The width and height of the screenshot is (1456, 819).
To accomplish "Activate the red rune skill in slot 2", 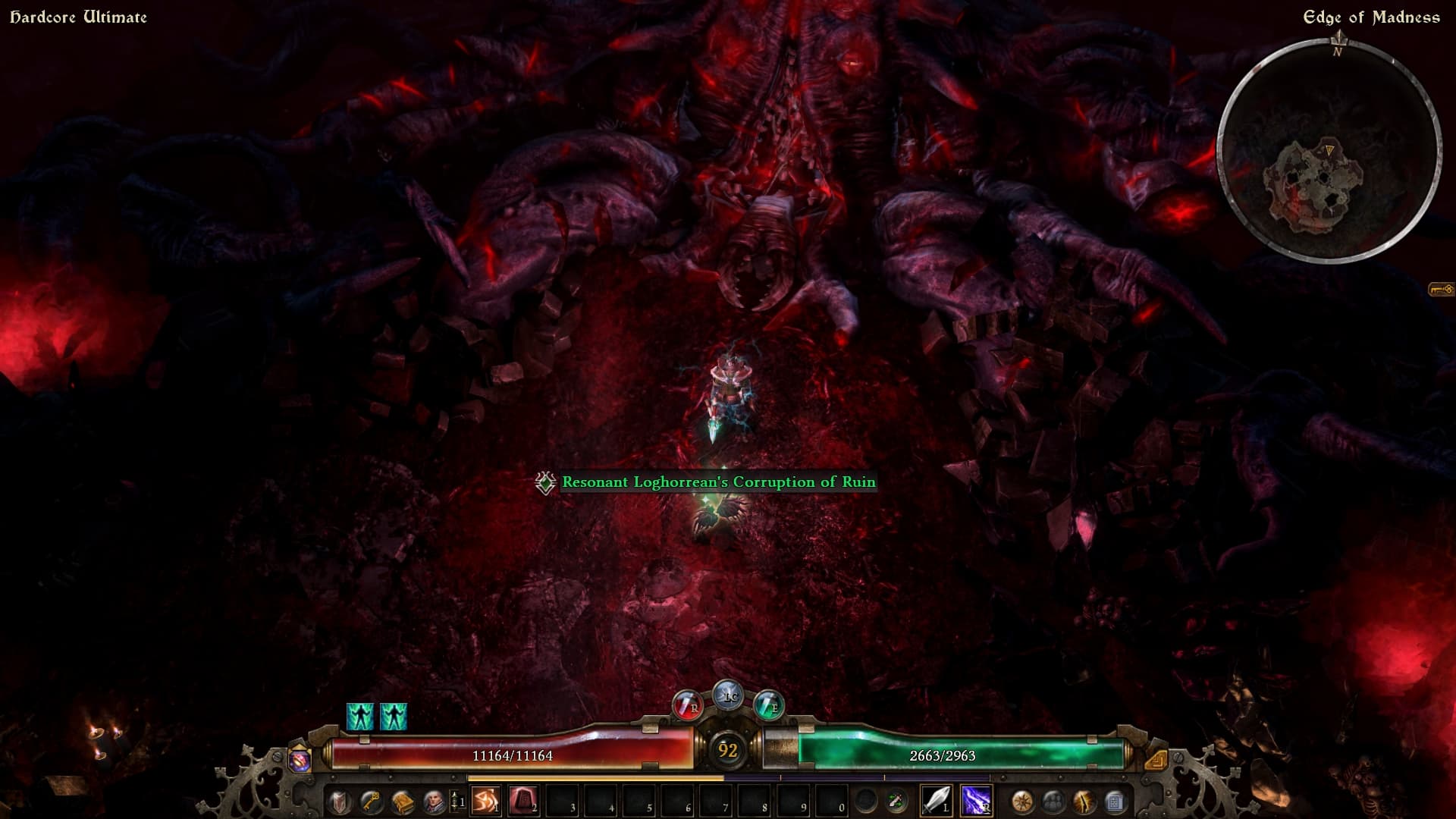I will (x=523, y=801).
